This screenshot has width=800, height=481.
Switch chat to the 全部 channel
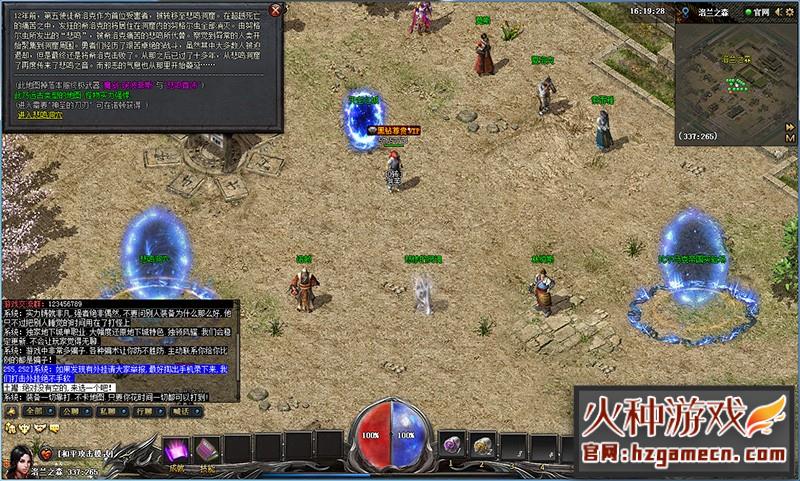point(38,410)
